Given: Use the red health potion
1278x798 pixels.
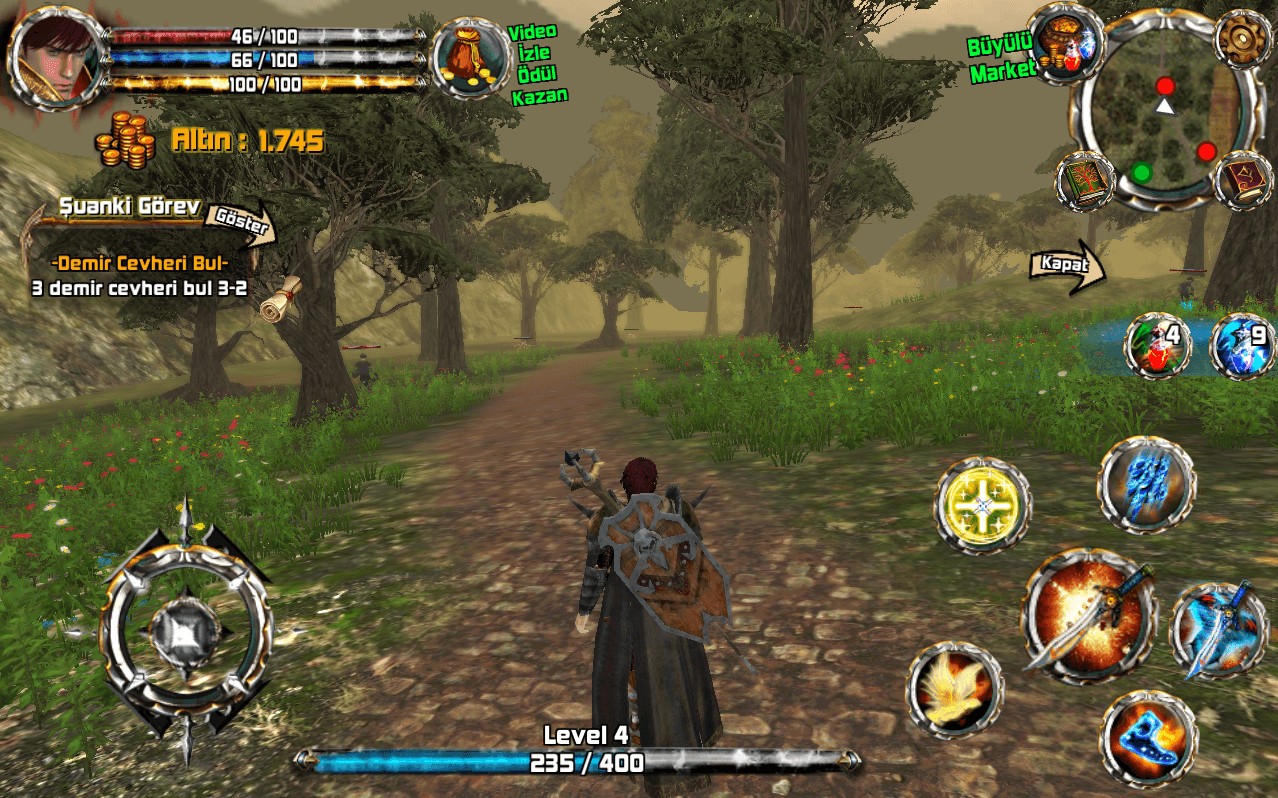Looking at the screenshot, I should tap(1156, 345).
